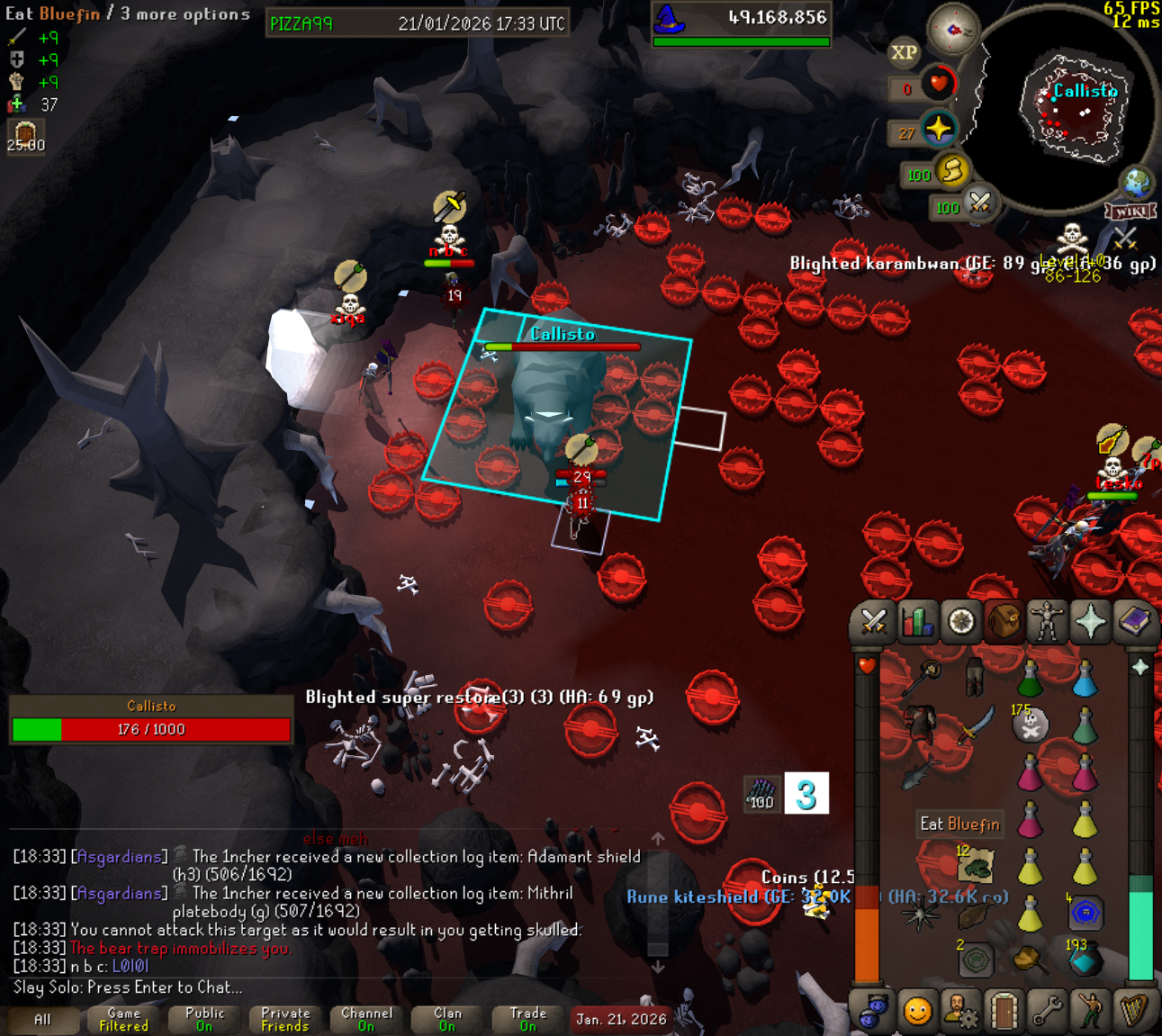Open the Combat Options tab

[873, 622]
